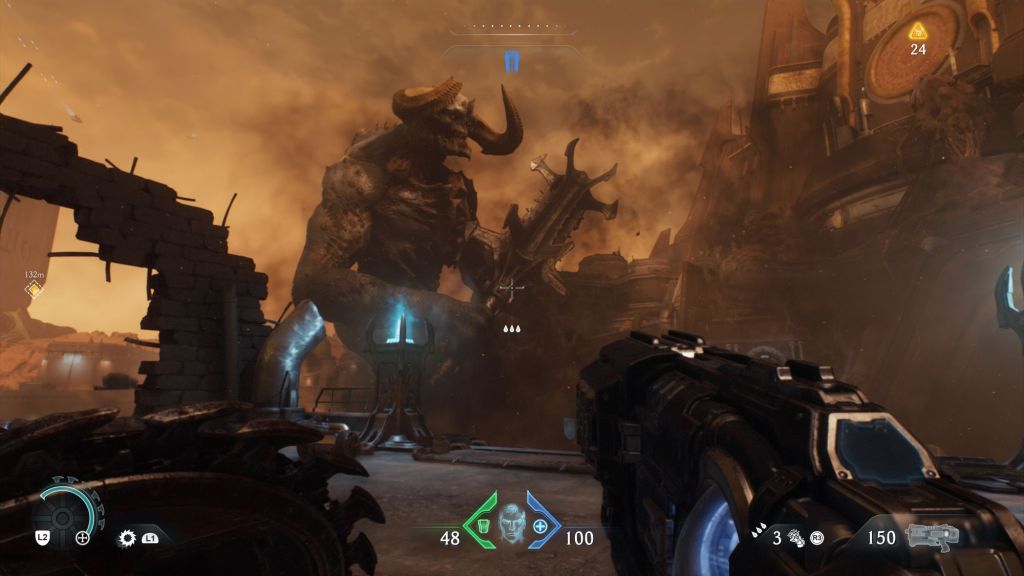Click the crosshair dial at the chainsaw gauge
The width and height of the screenshot is (1024, 576).
(x=83, y=538)
